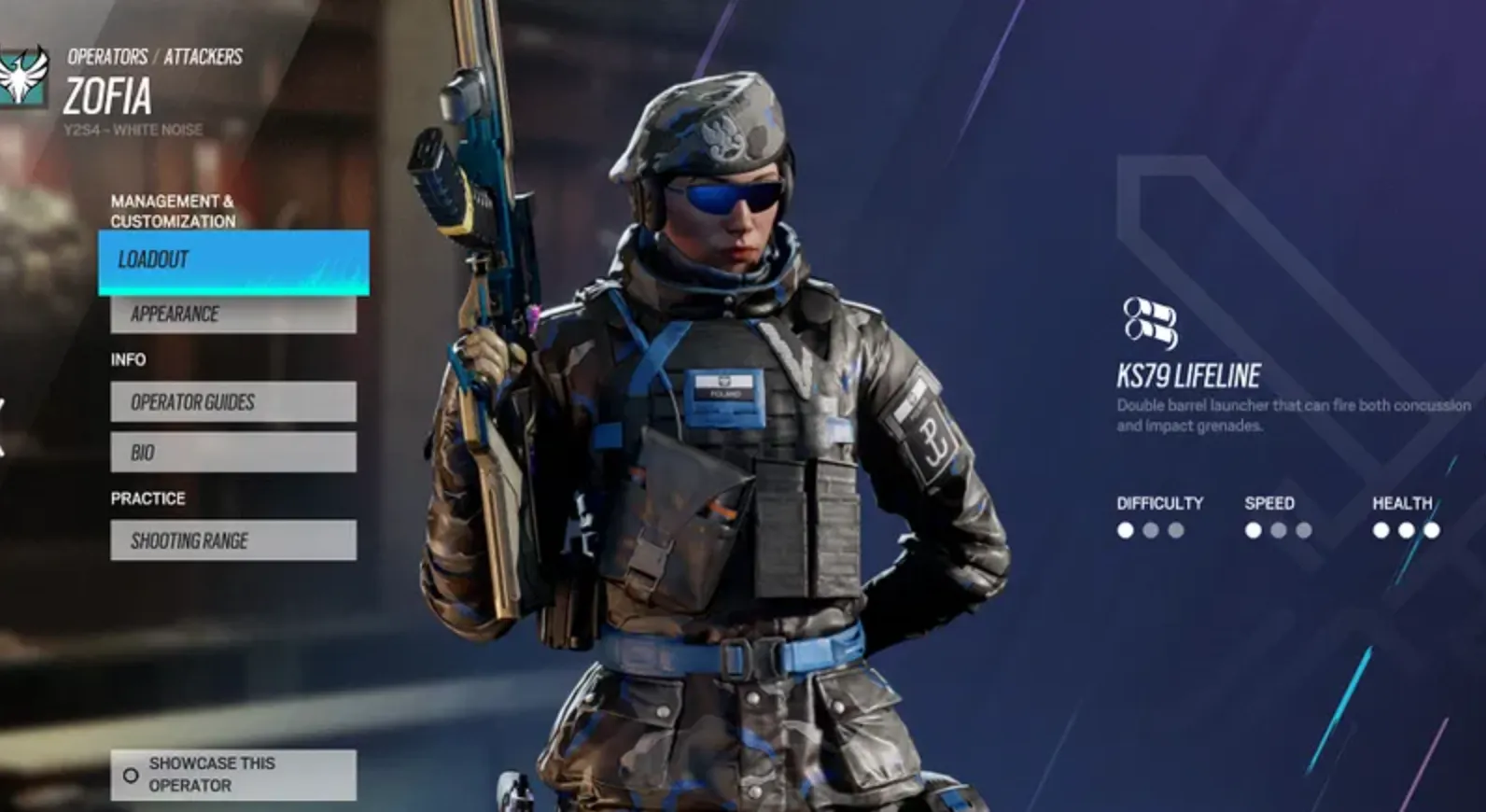The image size is (1486, 812).
Task: View Zofia's Bio
Action: 232,452
